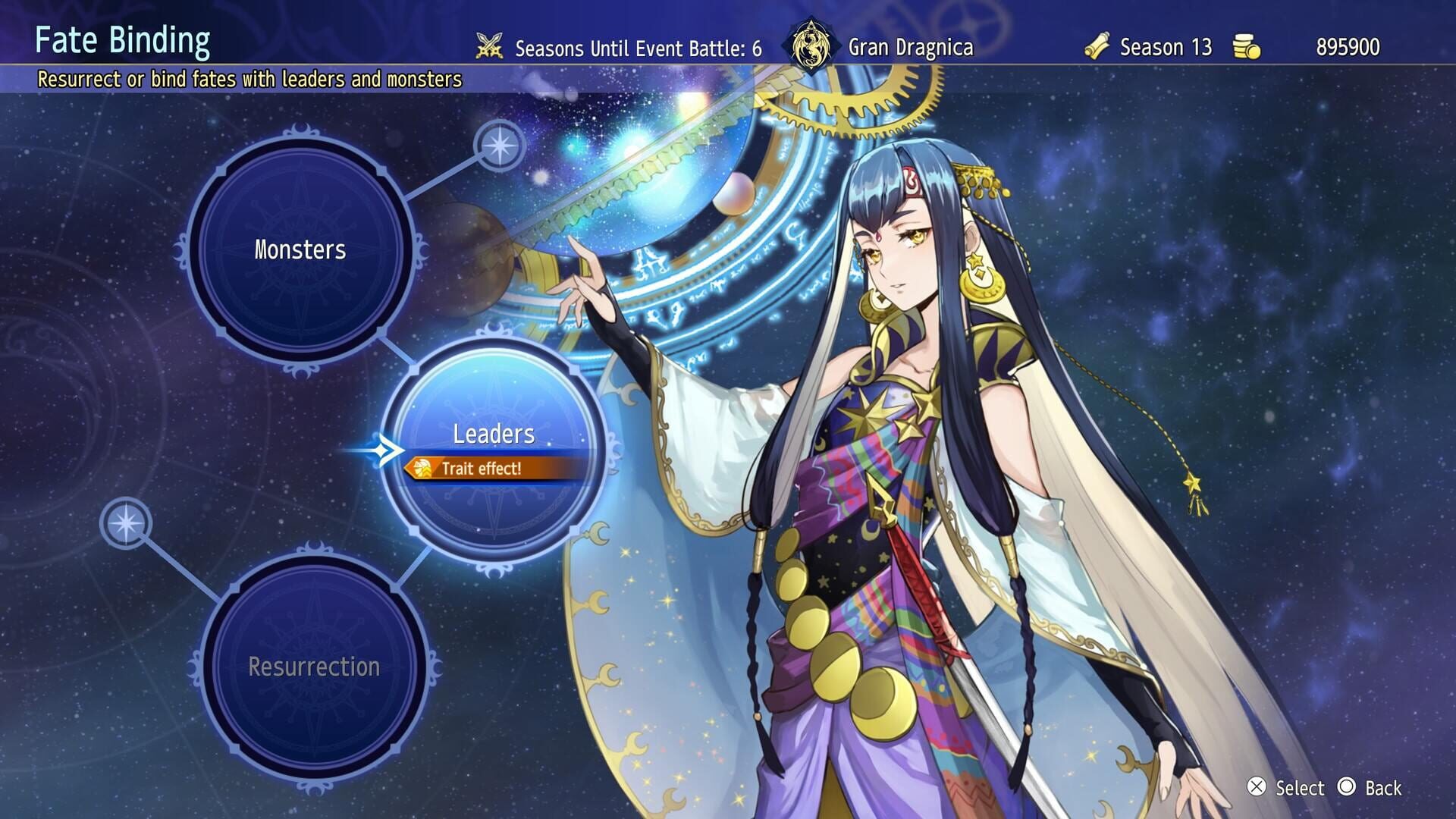
Task: Open the Monsters fate binding circle
Action: pos(301,249)
